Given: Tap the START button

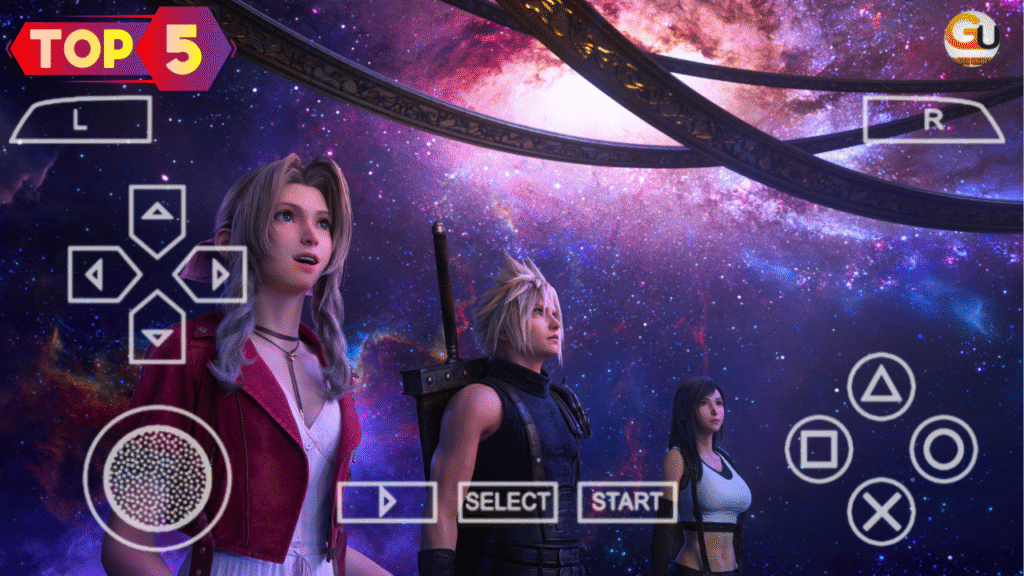Looking at the screenshot, I should coord(626,502).
